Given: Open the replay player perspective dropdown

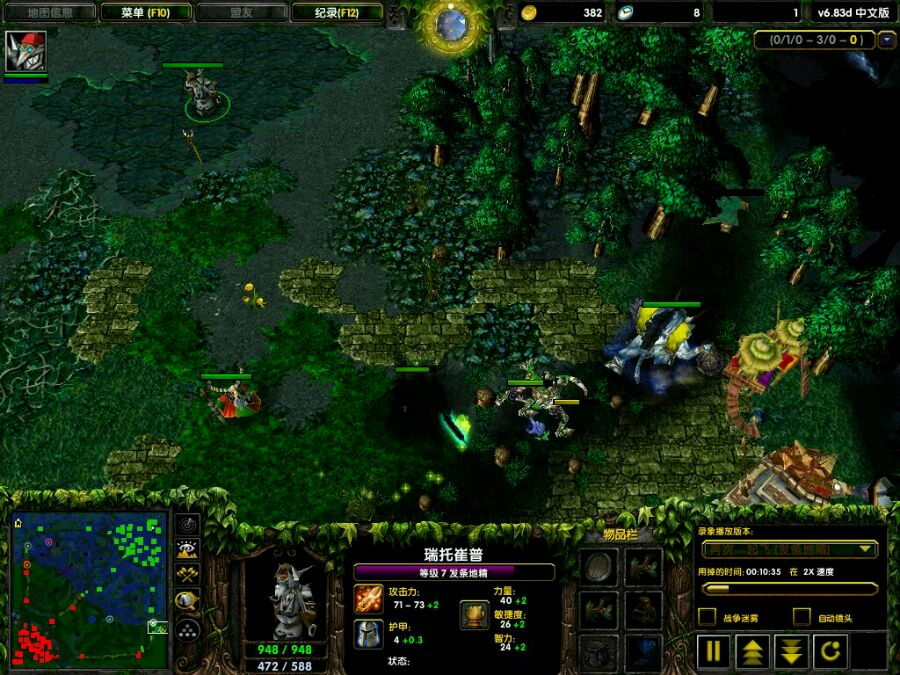Looking at the screenshot, I should [x=865, y=549].
